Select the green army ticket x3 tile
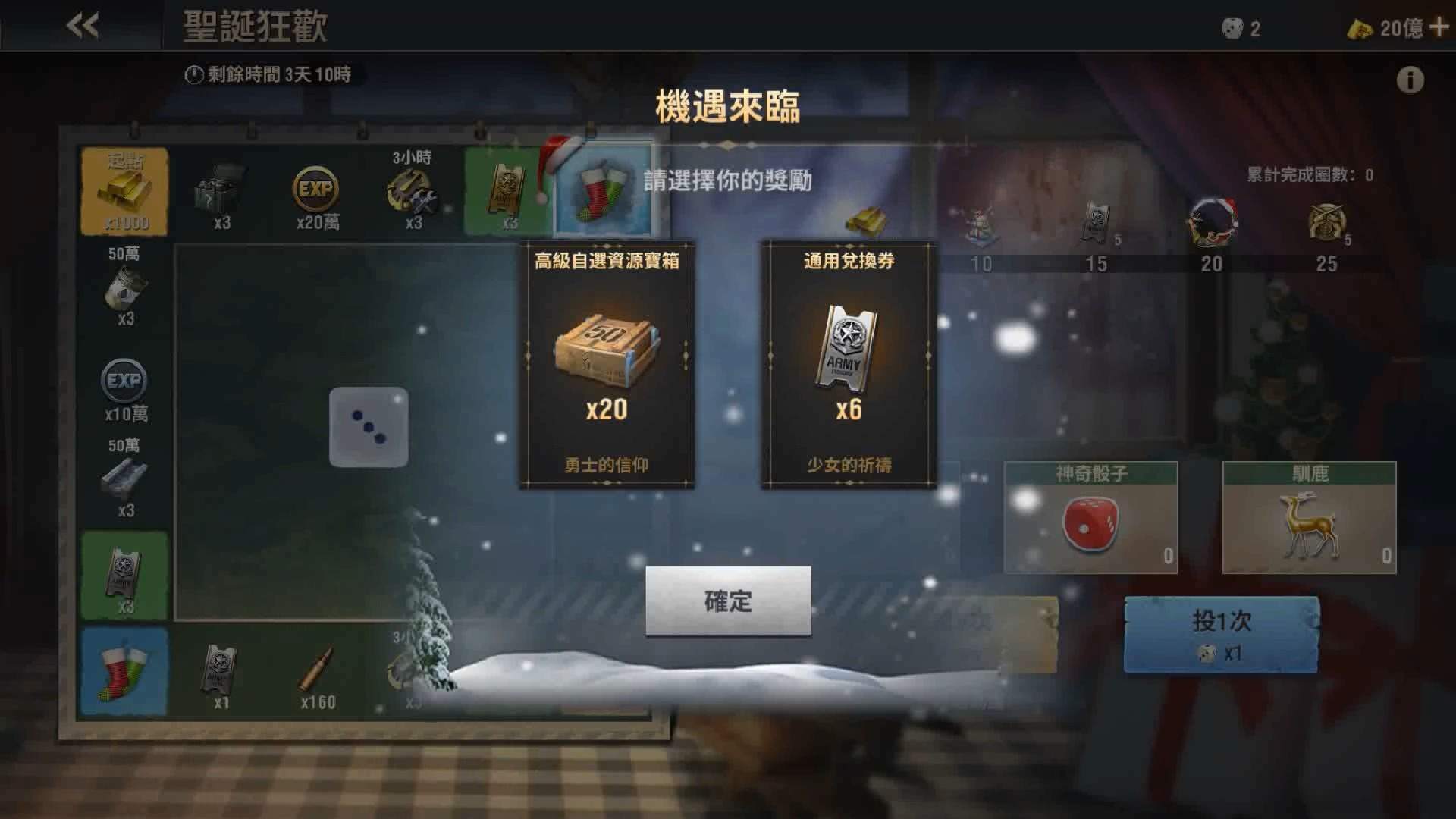 pyautogui.click(x=124, y=573)
